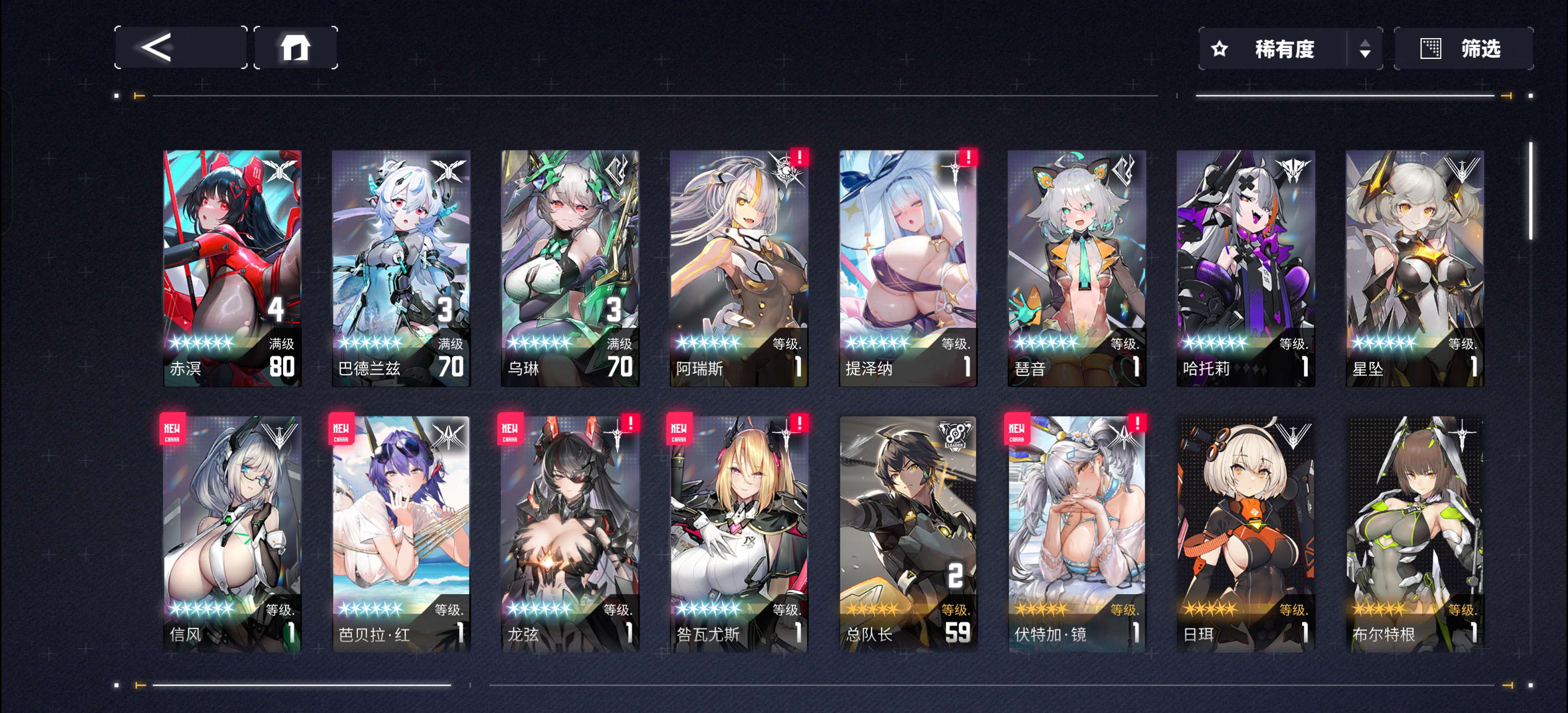Select the 布尔特根 character card
The width and height of the screenshot is (1568, 713).
[1415, 534]
